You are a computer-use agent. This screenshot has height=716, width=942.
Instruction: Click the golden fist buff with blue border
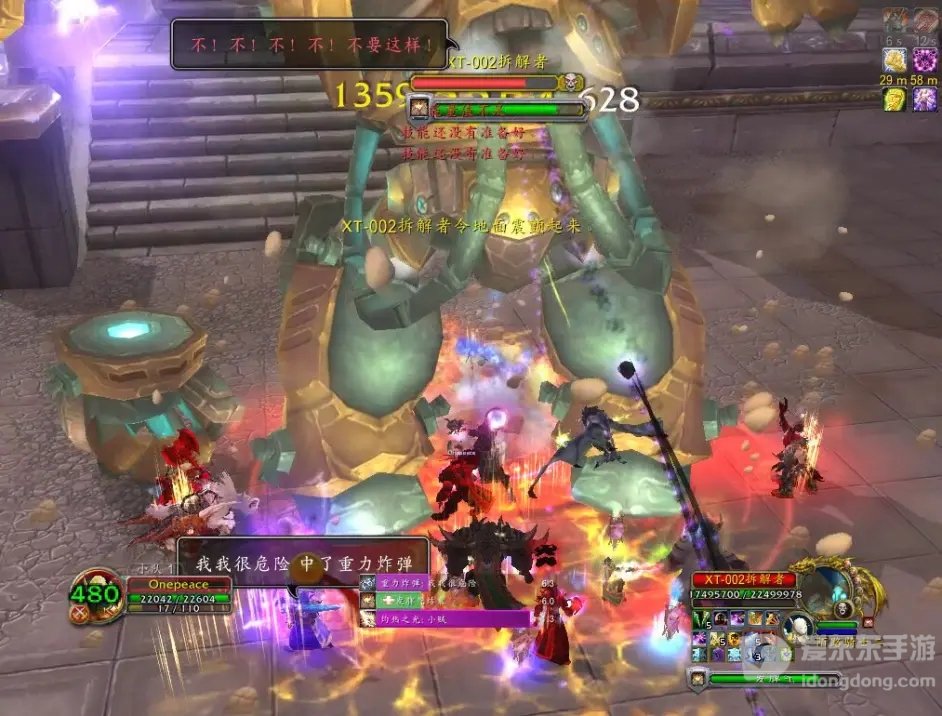pyautogui.click(x=894, y=60)
